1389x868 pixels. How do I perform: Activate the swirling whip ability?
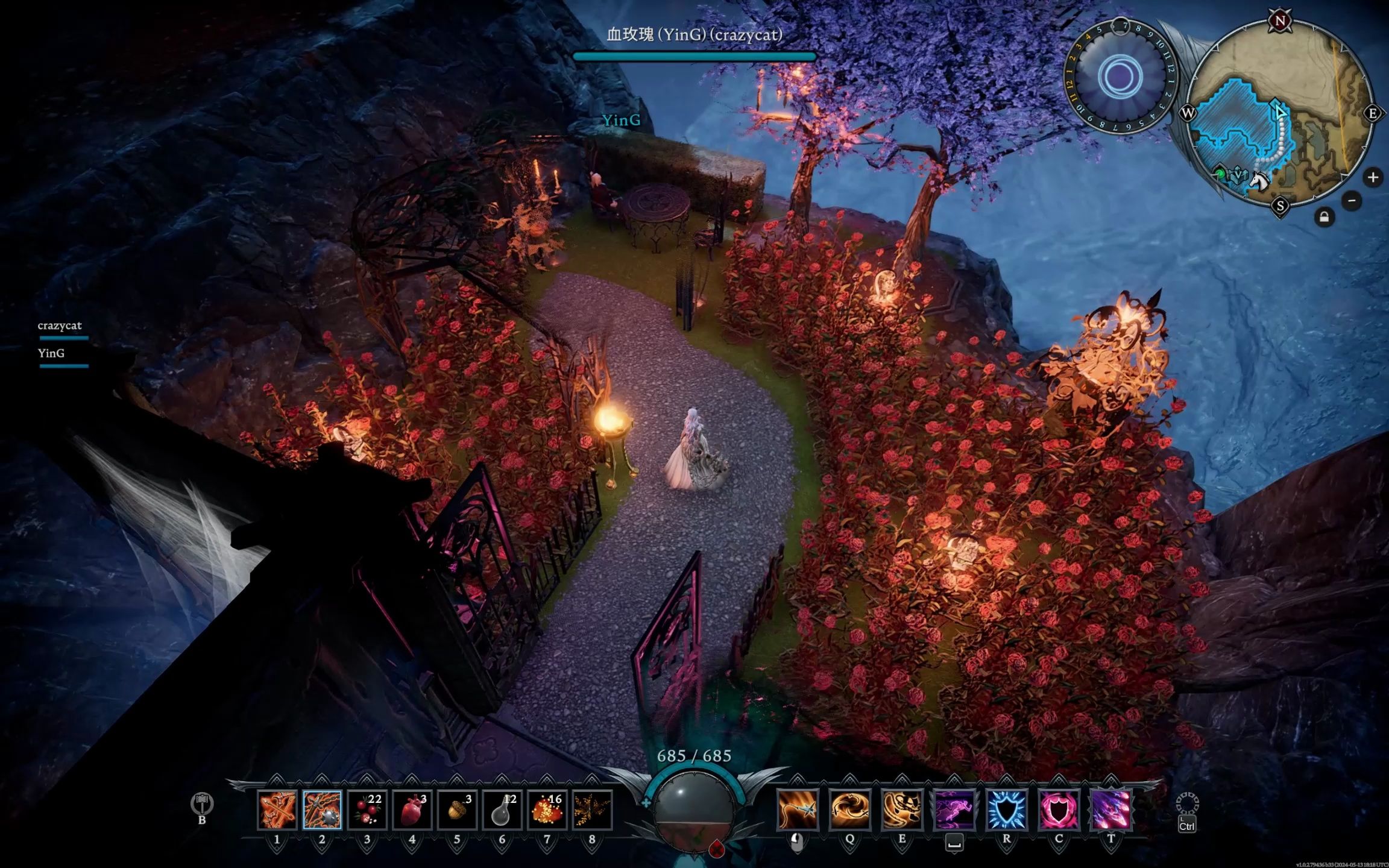coord(849,809)
